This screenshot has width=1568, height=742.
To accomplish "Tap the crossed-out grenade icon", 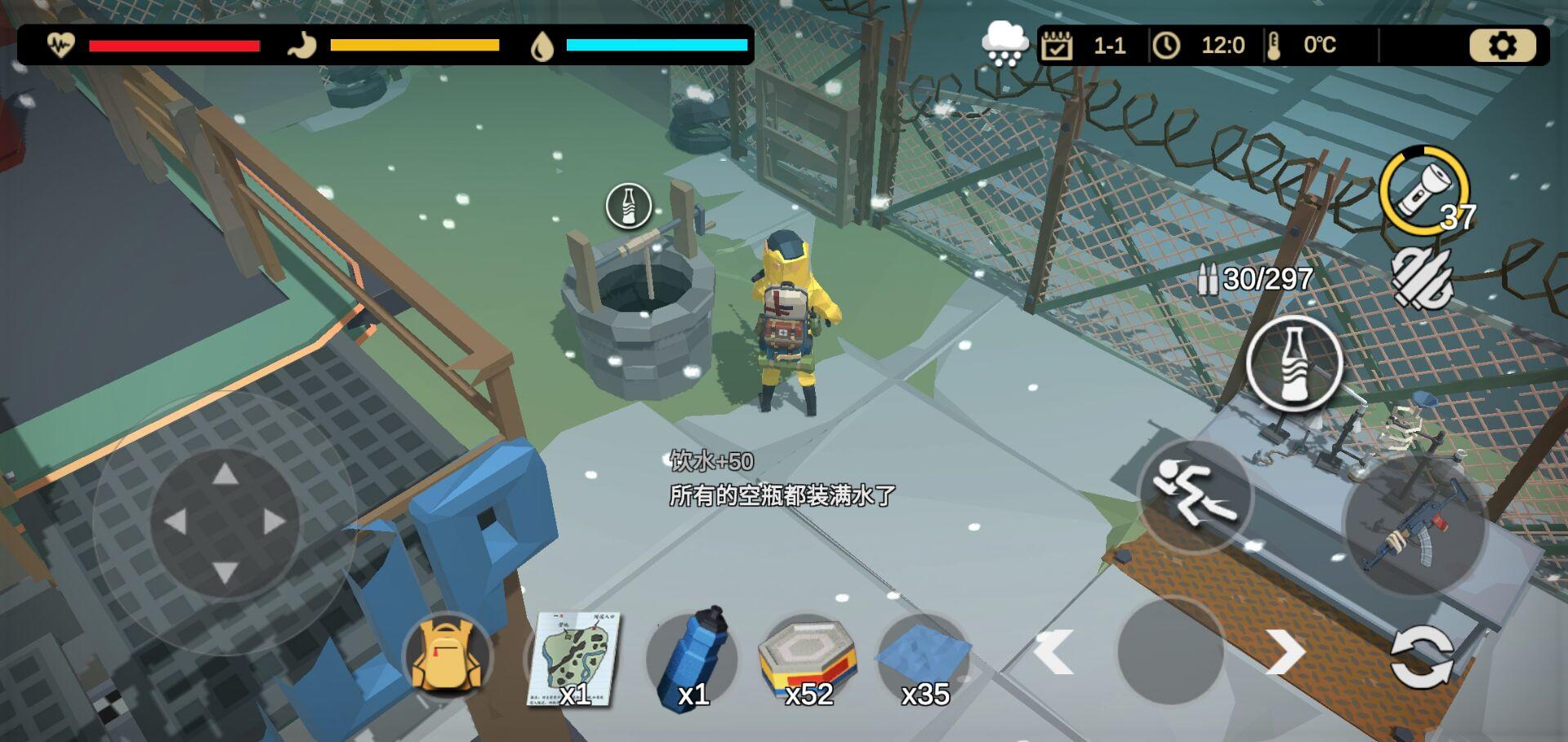I will coord(1422,279).
